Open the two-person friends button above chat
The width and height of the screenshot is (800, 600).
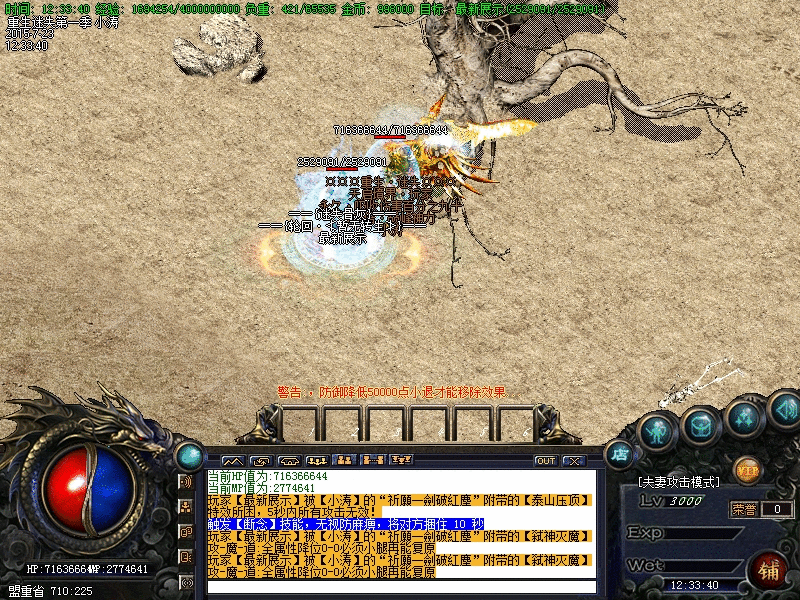(345, 461)
